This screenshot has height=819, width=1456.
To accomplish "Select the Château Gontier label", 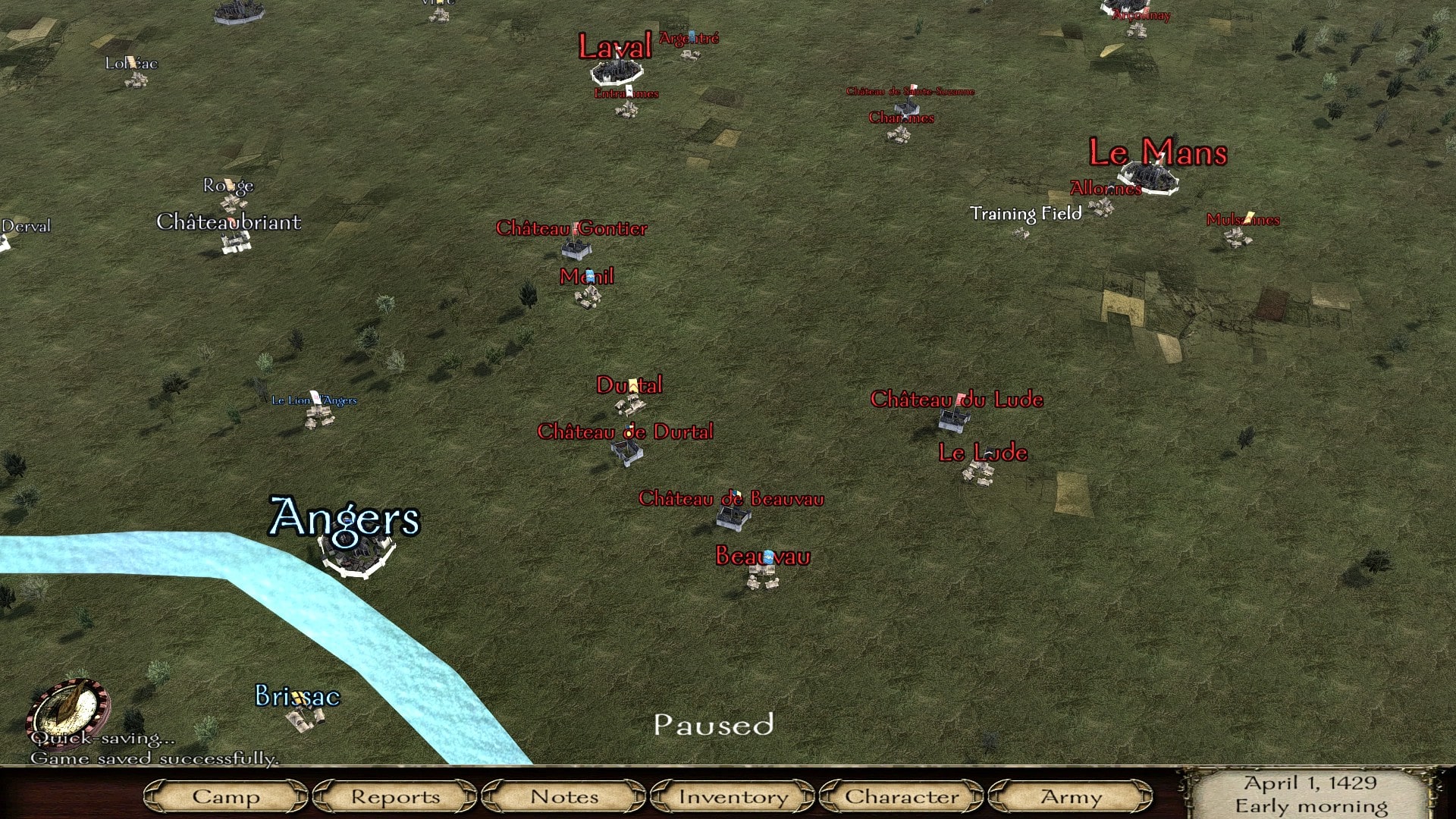I will click(x=571, y=228).
